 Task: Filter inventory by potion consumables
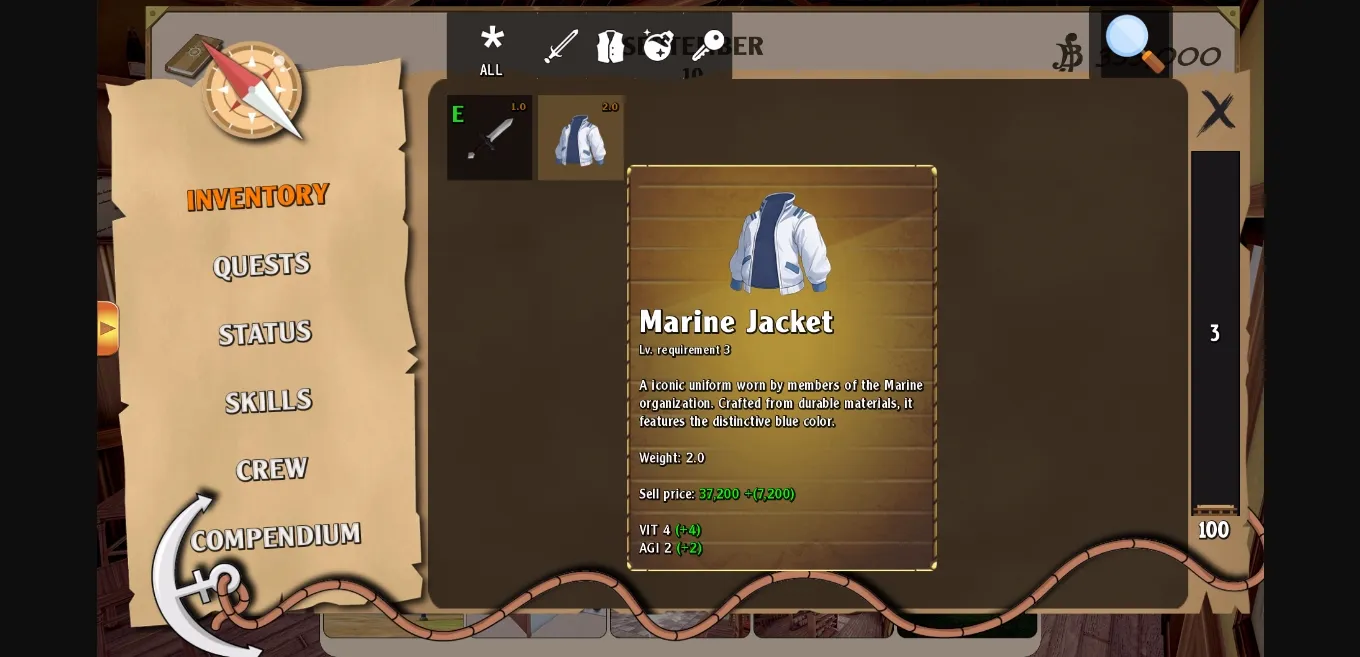coord(658,46)
